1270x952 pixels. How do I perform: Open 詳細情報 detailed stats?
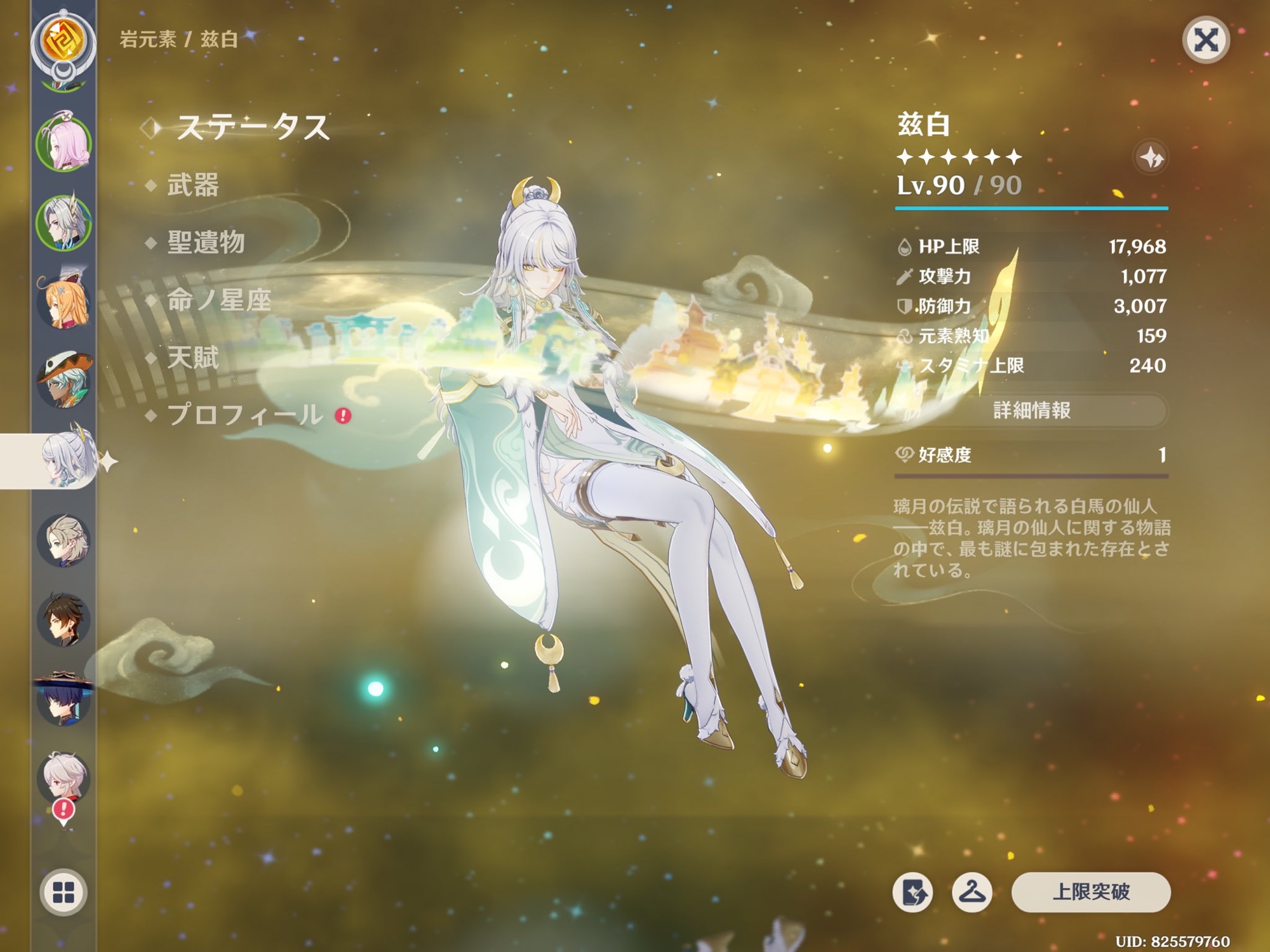pos(1031,411)
